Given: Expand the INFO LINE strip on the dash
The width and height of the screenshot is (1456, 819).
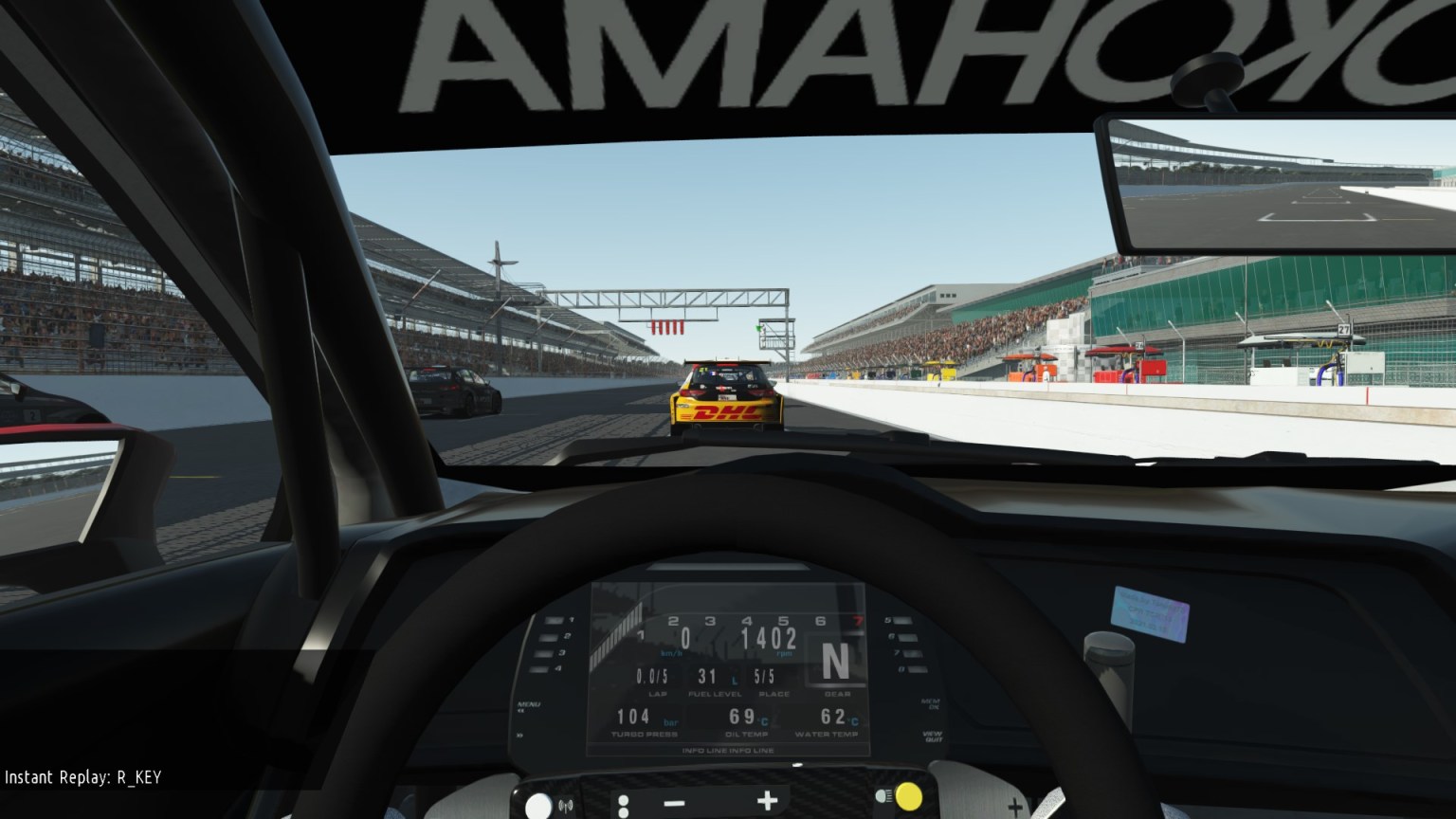Looking at the screenshot, I should coord(728,751).
